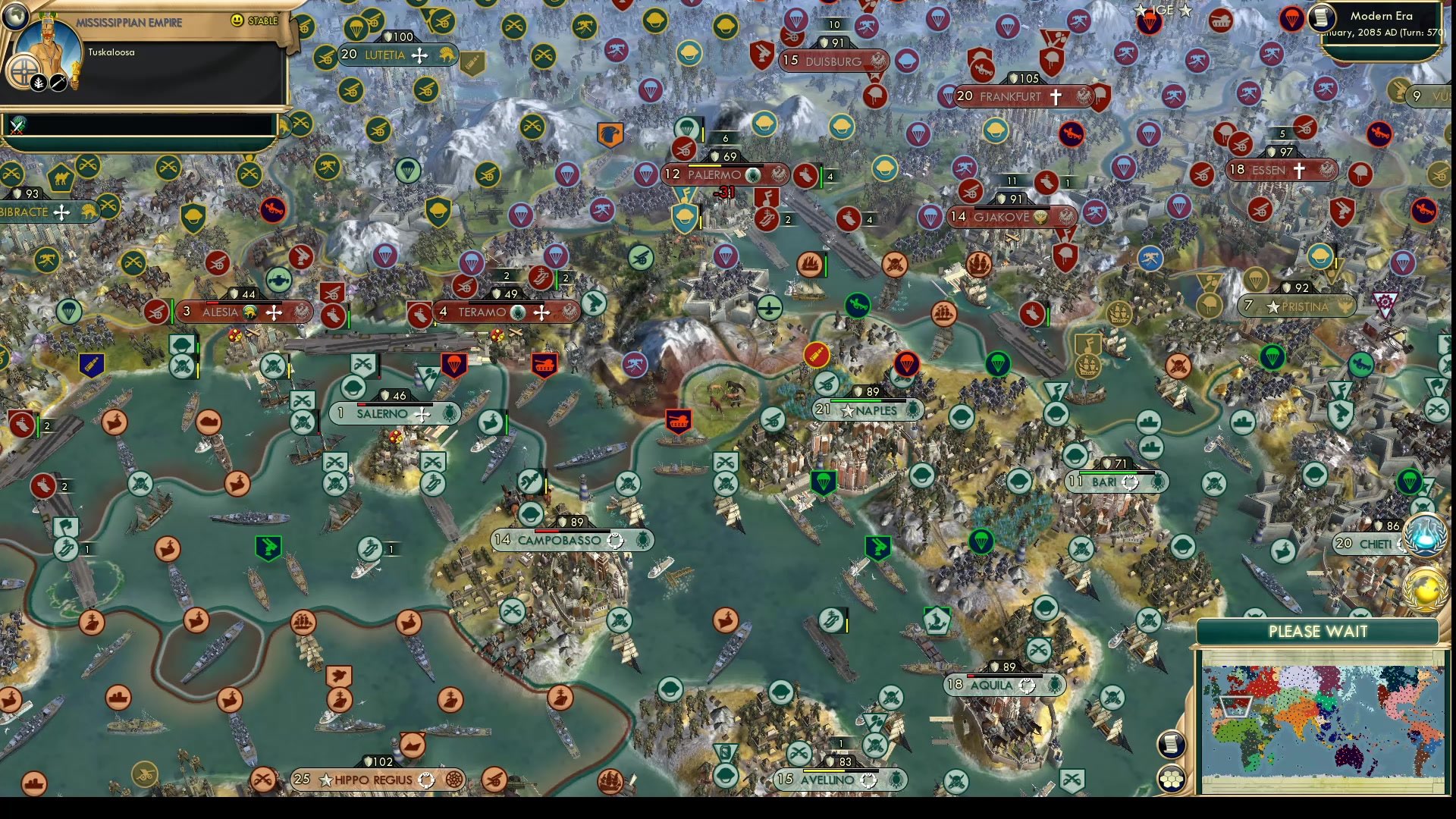Screen dimensions: 1456x819
Task: Select the culture branch mini icon near portrait
Action: (38, 82)
